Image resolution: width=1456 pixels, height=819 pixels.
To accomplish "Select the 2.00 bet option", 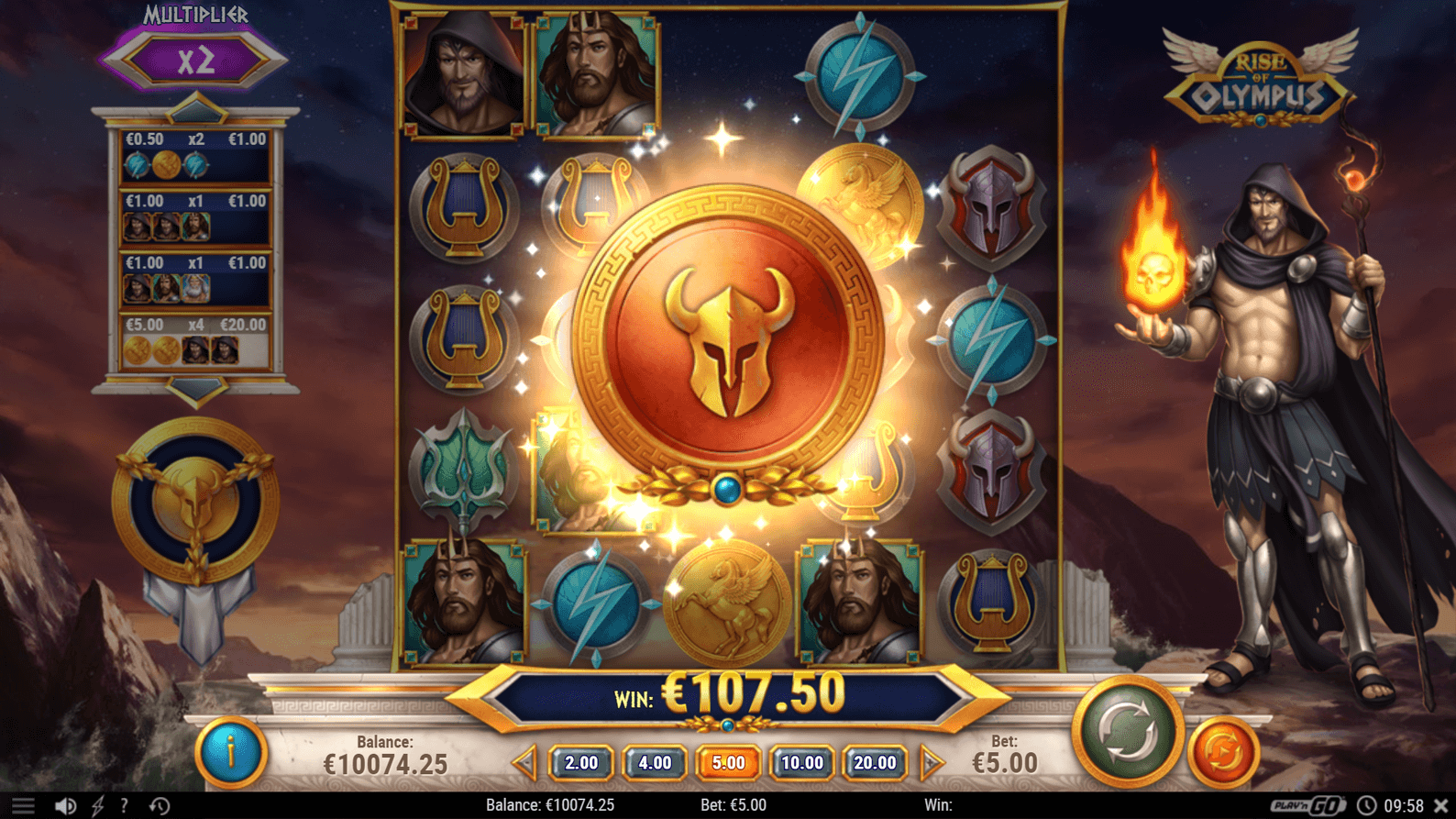I will tap(581, 762).
